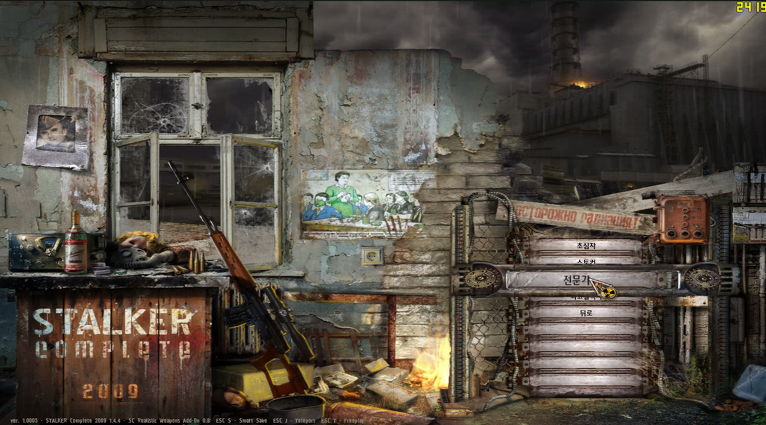Choose the highlighted 전문가 (Veteran) difficulty
Image resolution: width=766 pixels, height=425 pixels.
coord(585,279)
